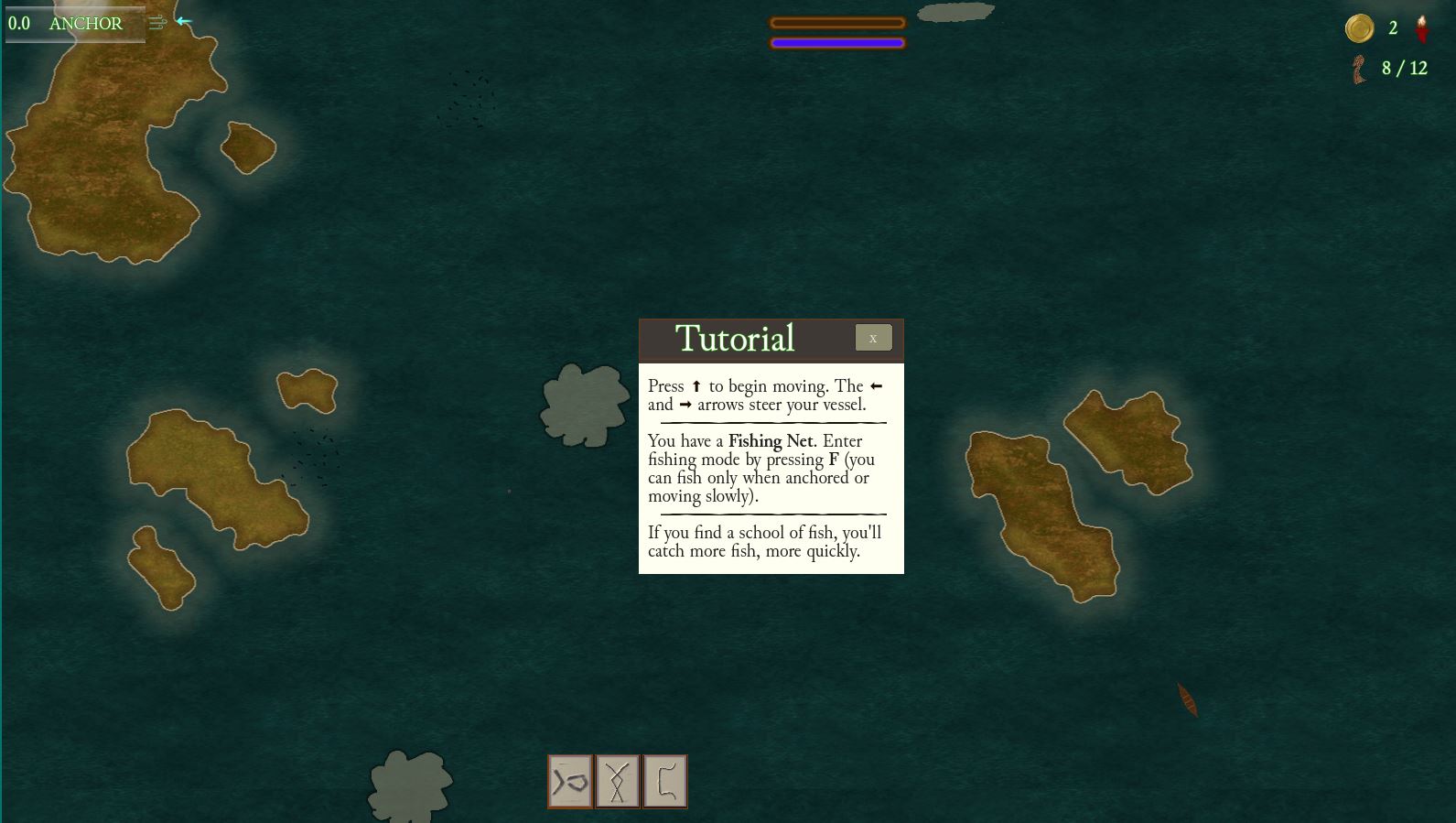Close the Tutorial window
1456x823 pixels.
[873, 338]
